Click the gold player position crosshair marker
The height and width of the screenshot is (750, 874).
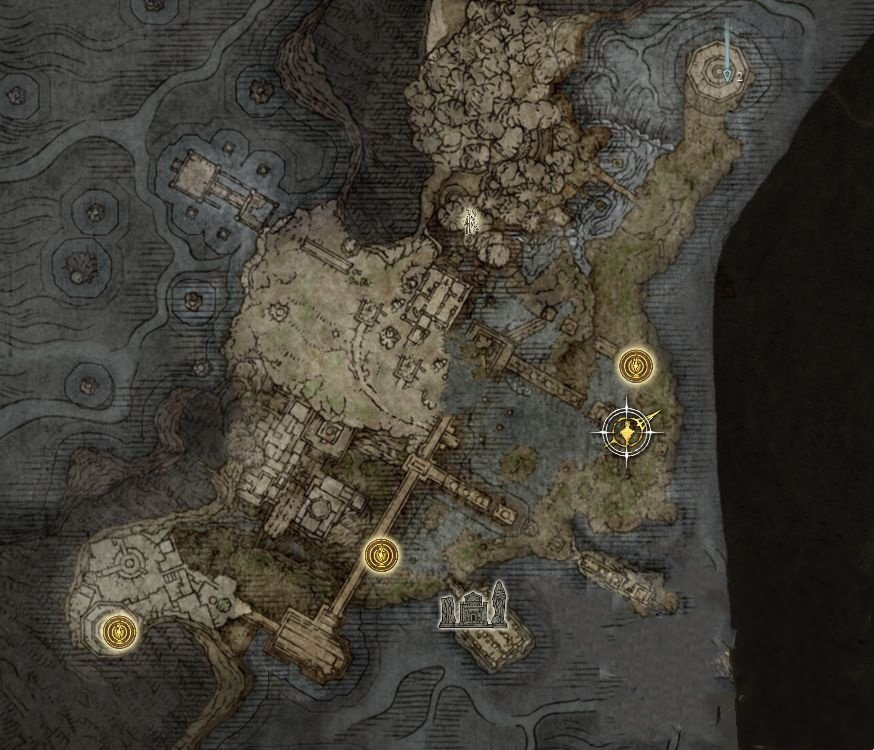click(628, 433)
